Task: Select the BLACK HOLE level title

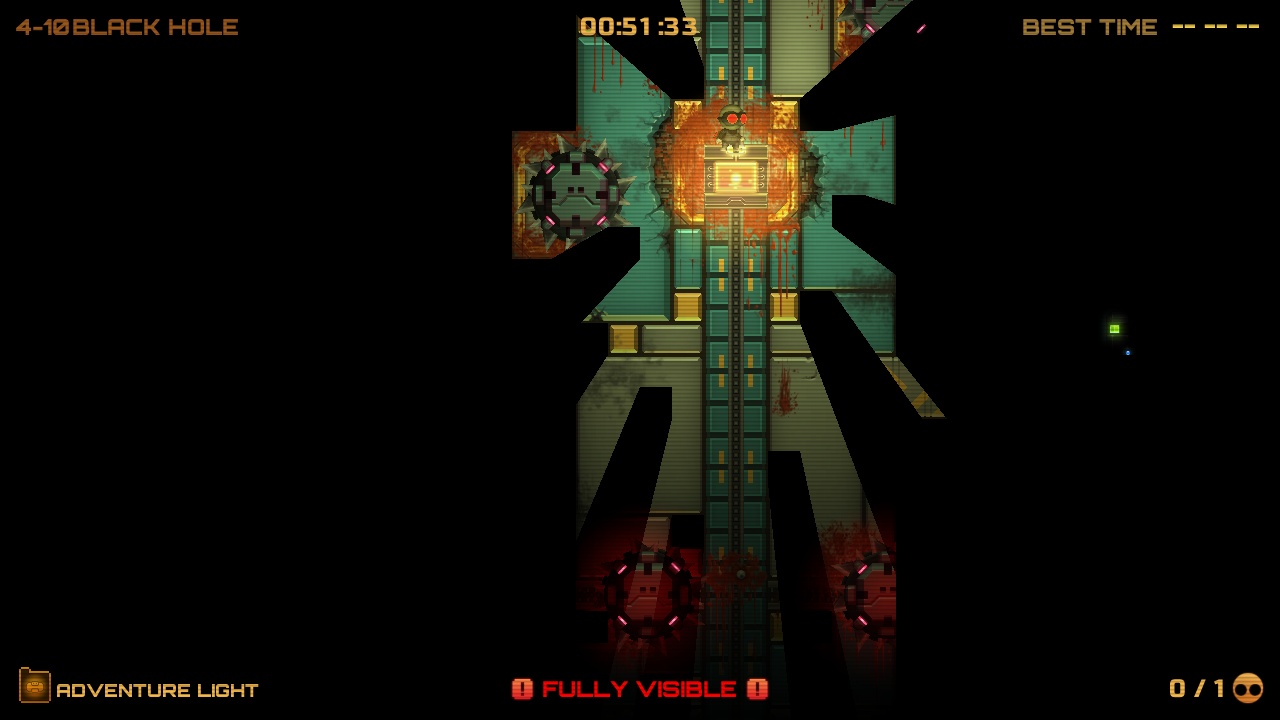Action: pyautogui.click(x=155, y=27)
